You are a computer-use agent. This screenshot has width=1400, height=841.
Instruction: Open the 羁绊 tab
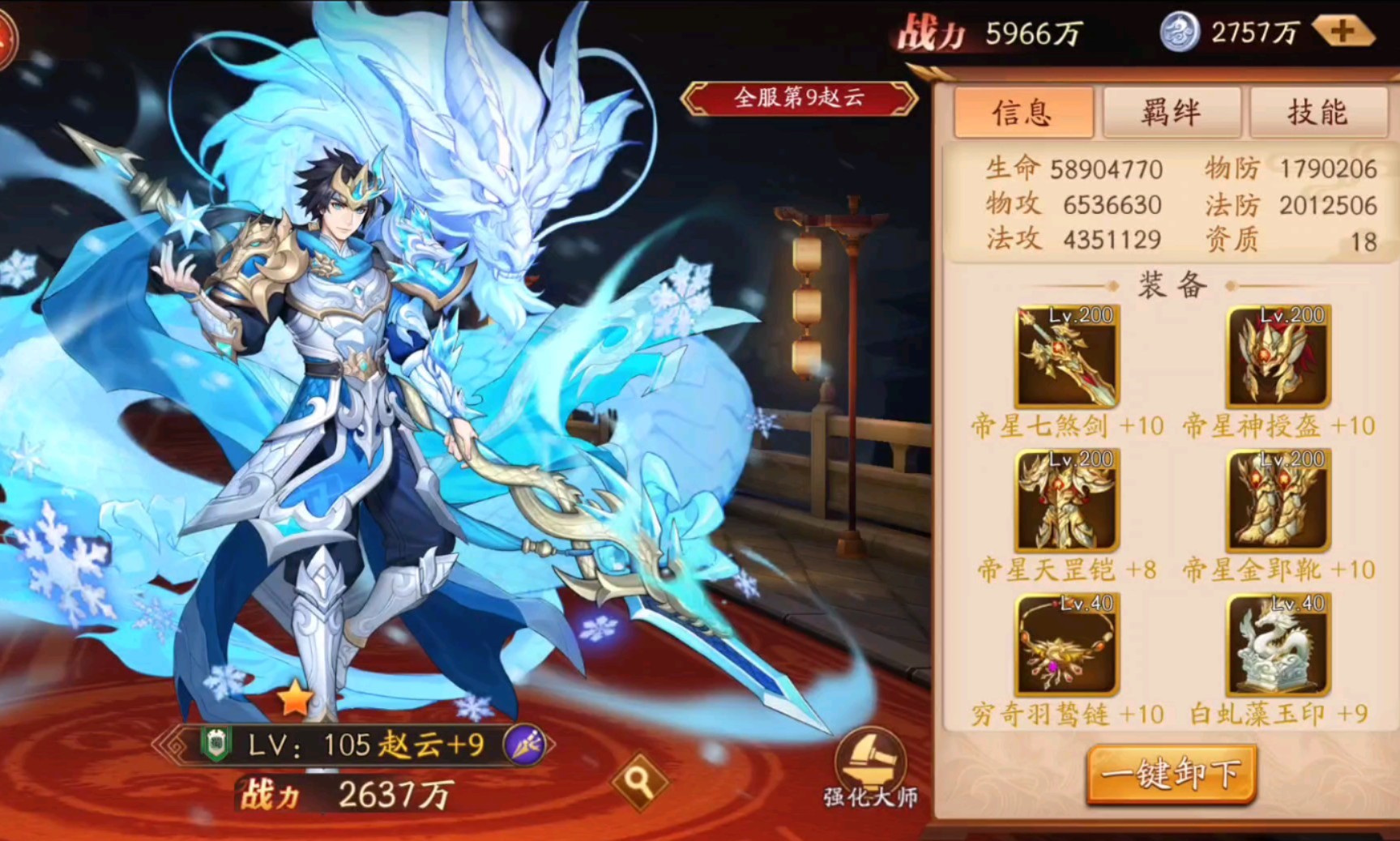point(1171,113)
